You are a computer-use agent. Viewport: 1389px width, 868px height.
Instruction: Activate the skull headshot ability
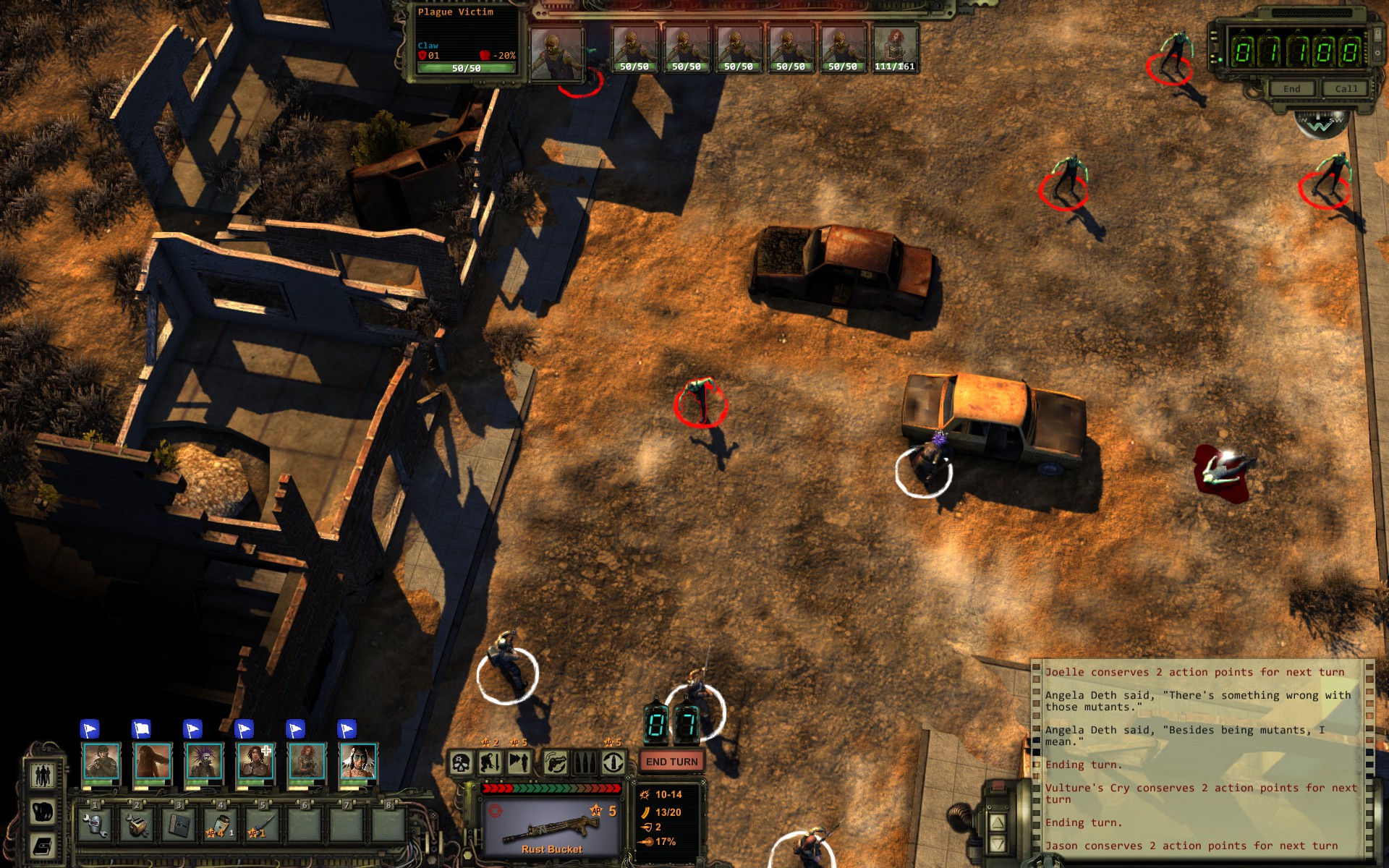pos(462,762)
